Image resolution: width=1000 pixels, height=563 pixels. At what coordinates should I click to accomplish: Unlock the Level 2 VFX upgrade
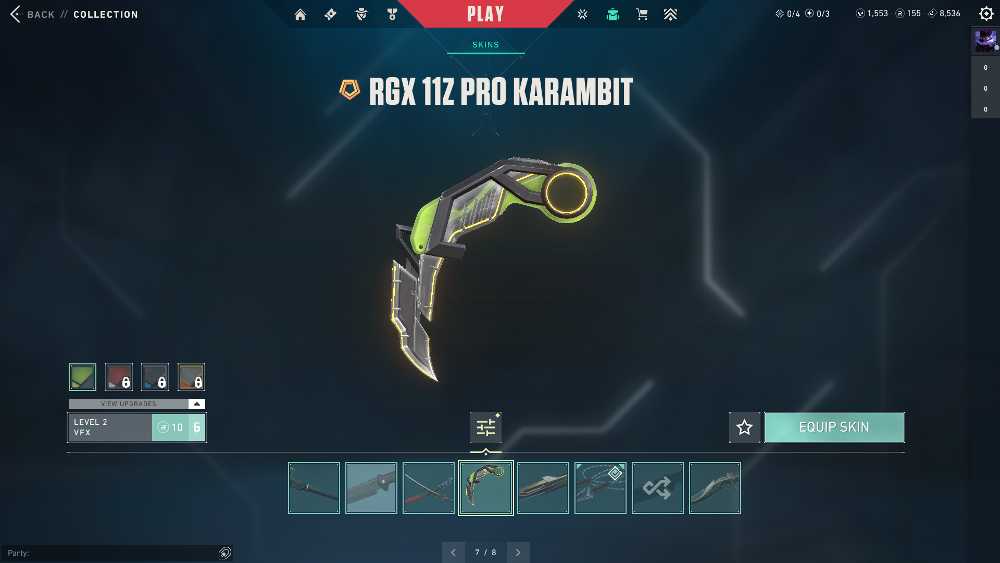coord(170,427)
